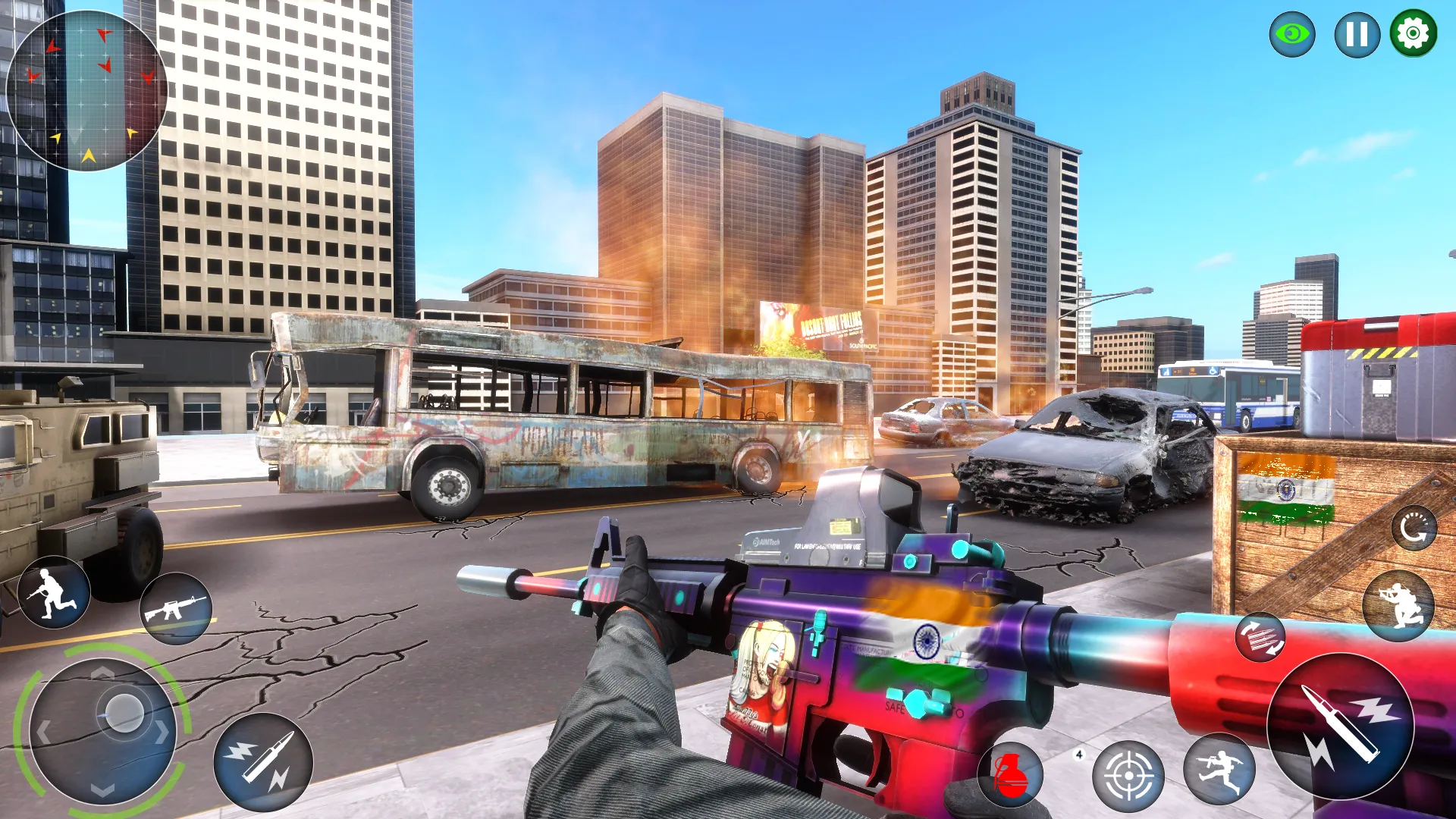
Task: Reload the weapon with the circular arrow icon
Action: point(1414,527)
